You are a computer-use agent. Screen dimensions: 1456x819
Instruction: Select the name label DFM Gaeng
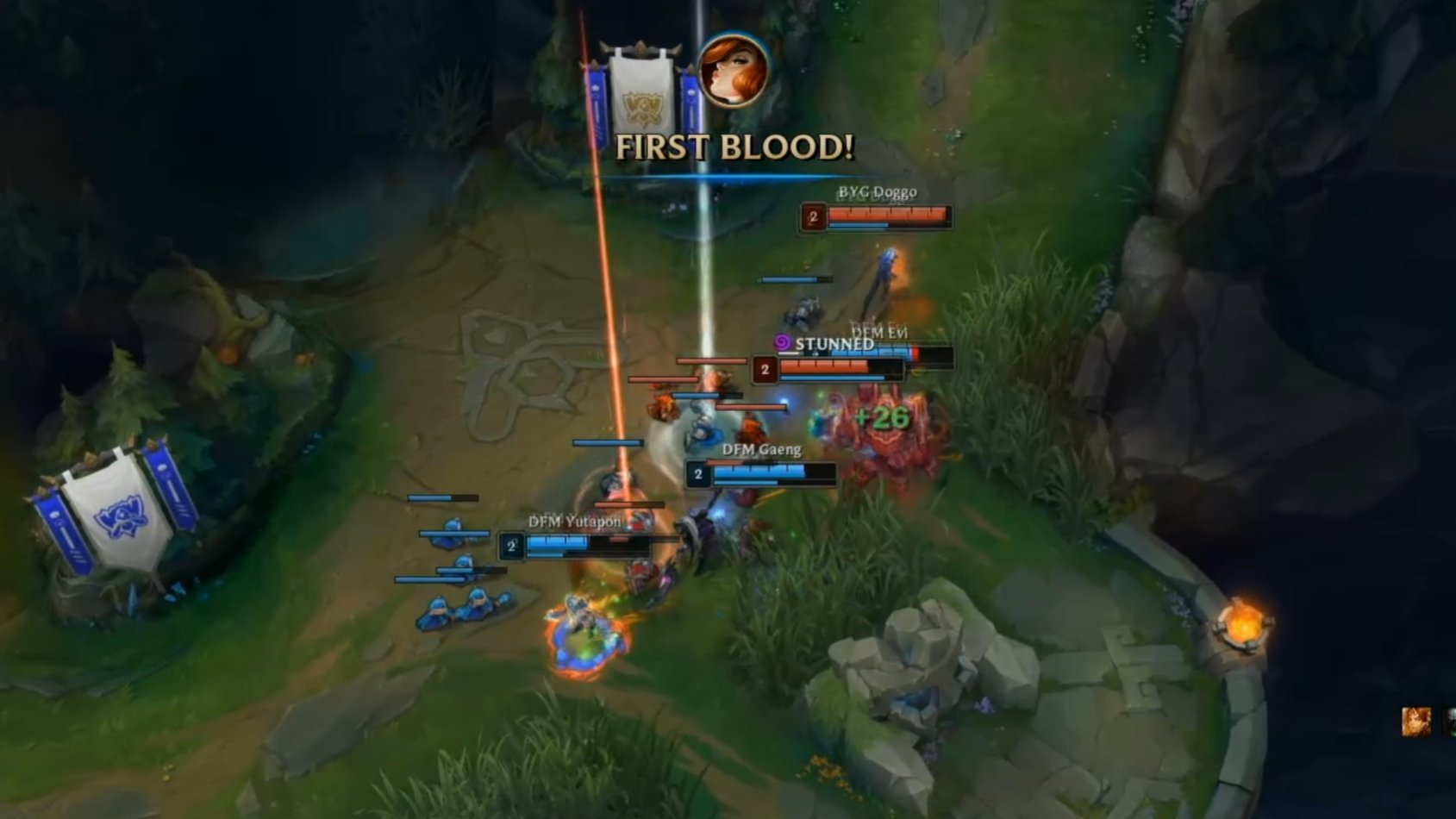(x=762, y=450)
